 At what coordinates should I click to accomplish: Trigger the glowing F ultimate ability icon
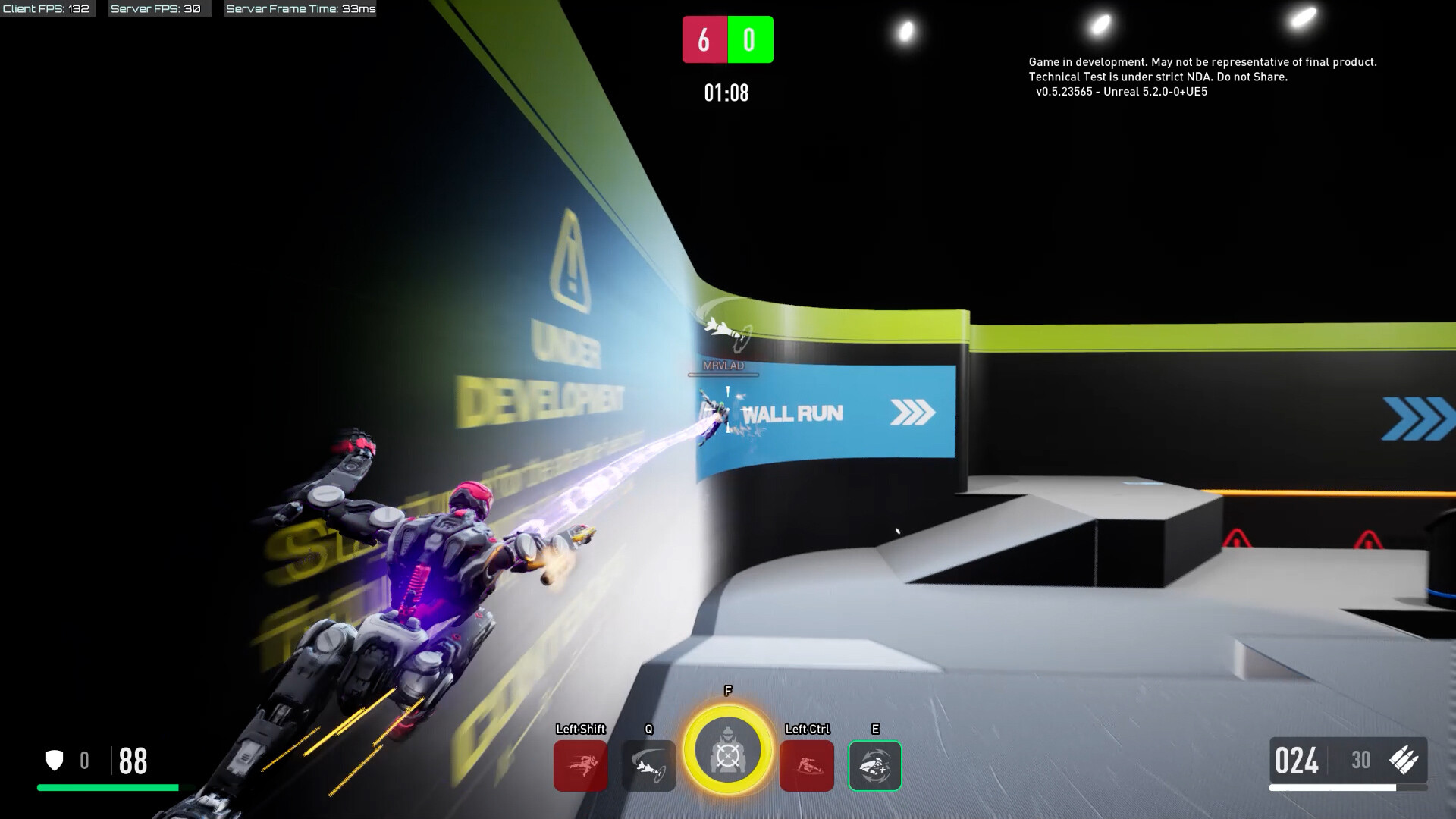728,750
